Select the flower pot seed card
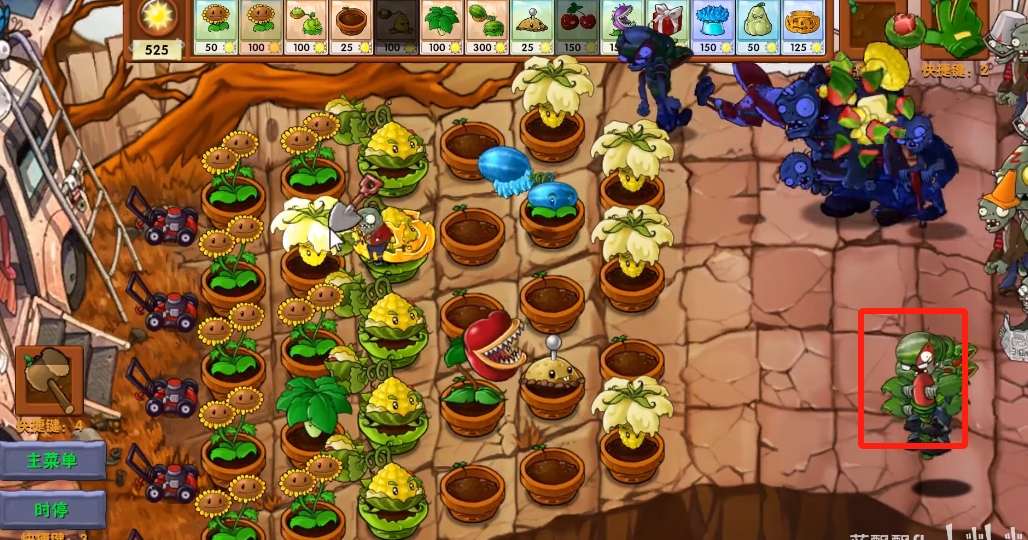Viewport: 1028px width, 540px height. (x=352, y=27)
